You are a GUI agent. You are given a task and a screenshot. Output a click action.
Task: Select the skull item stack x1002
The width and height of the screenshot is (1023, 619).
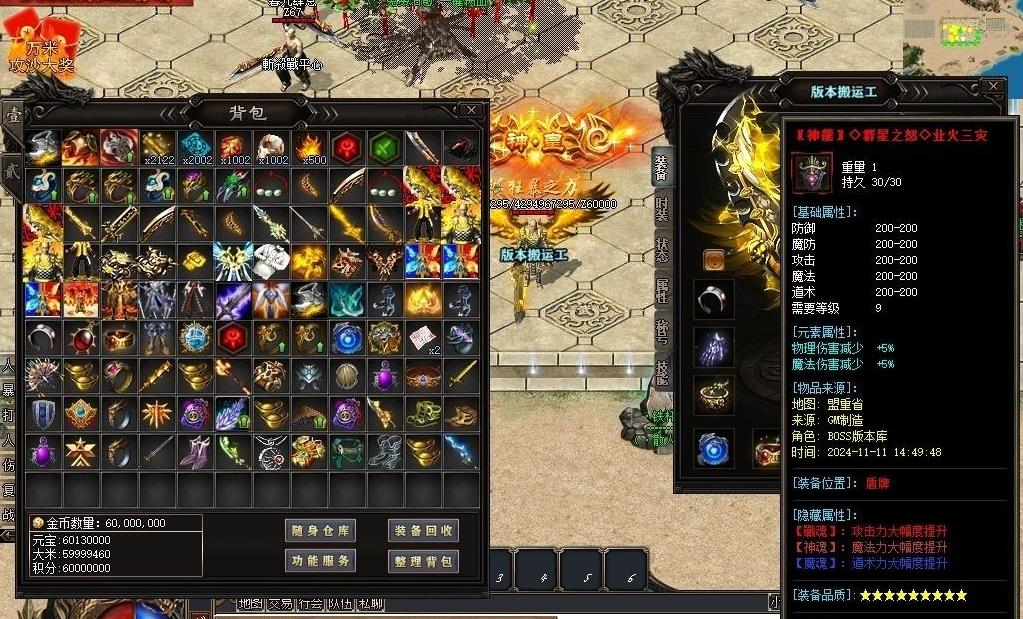click(270, 148)
